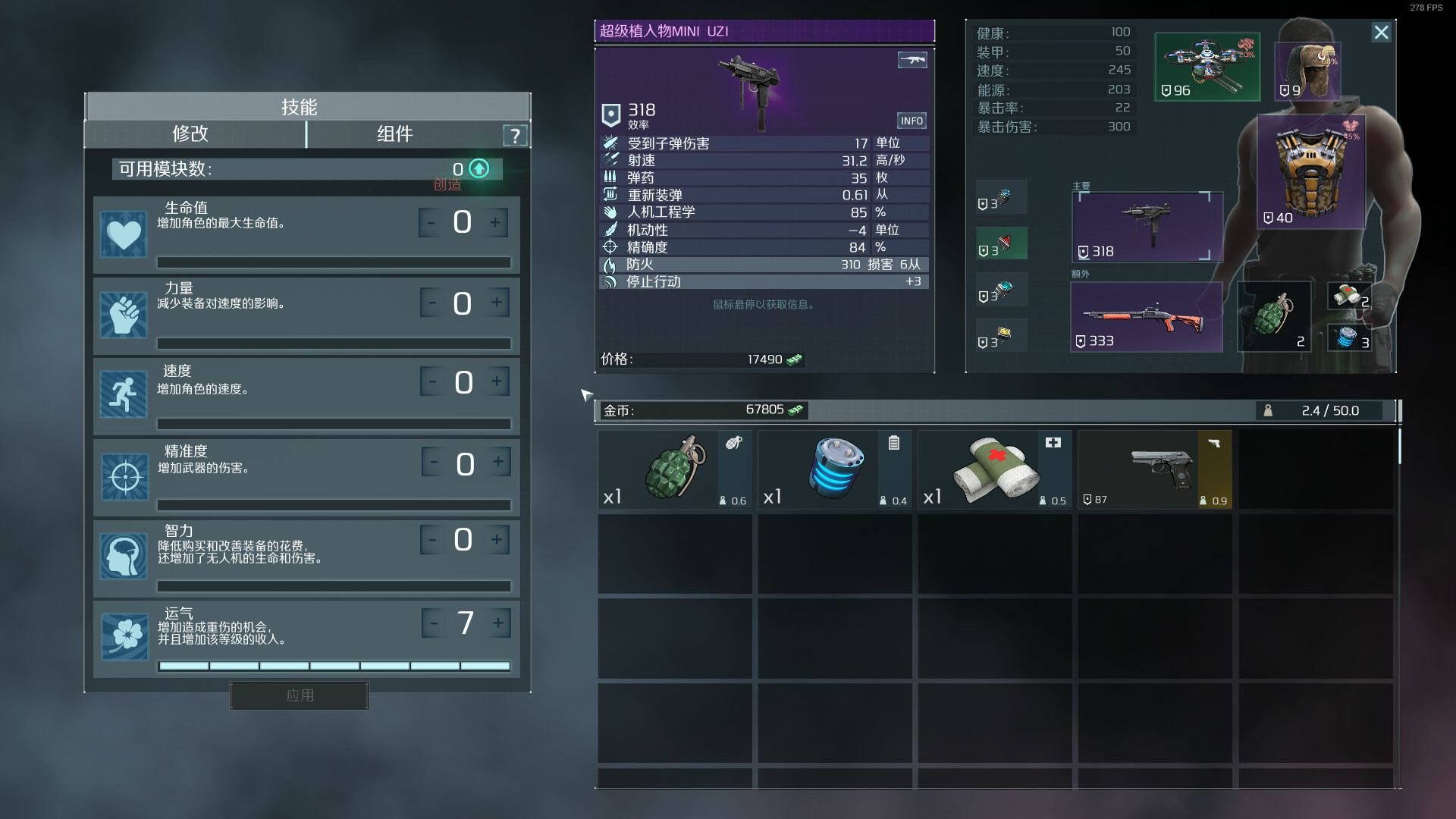Select the blue energy cell inventory item
The height and width of the screenshot is (819, 1456).
[x=834, y=469]
